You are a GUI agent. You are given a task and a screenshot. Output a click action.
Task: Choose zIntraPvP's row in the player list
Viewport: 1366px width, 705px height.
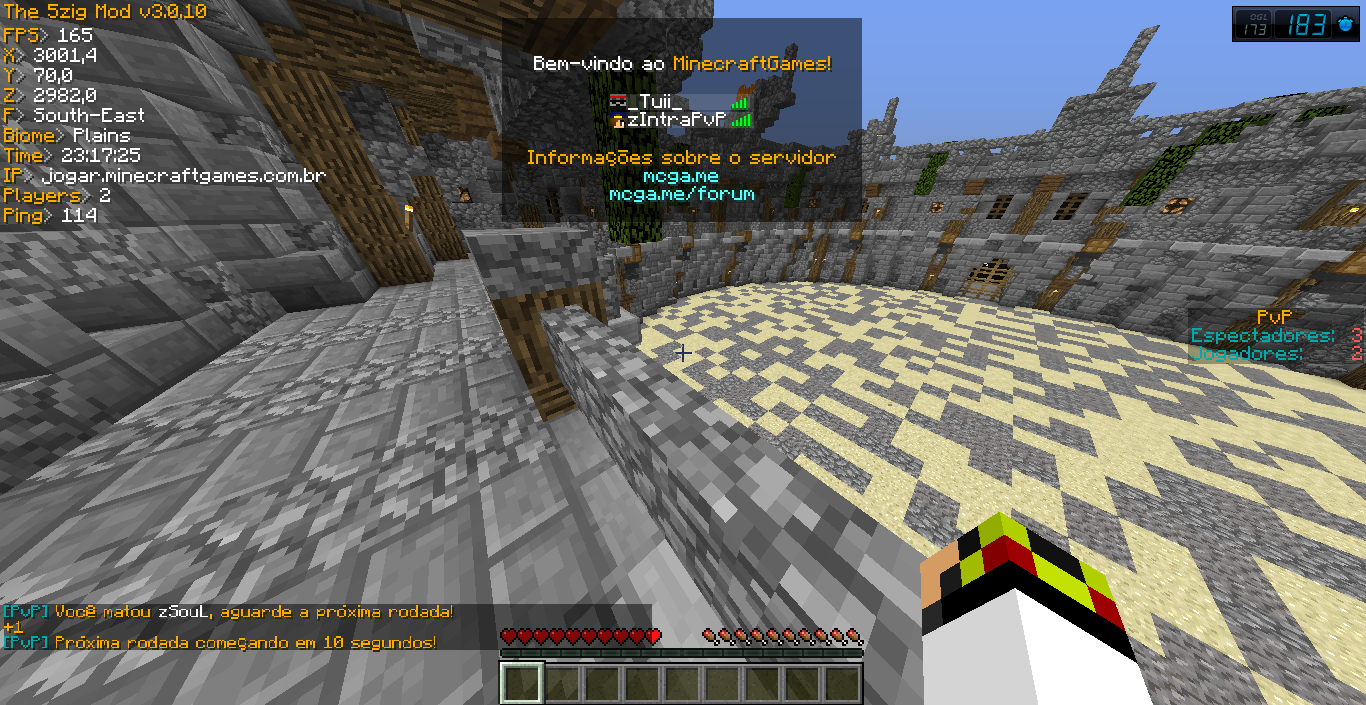(x=675, y=120)
